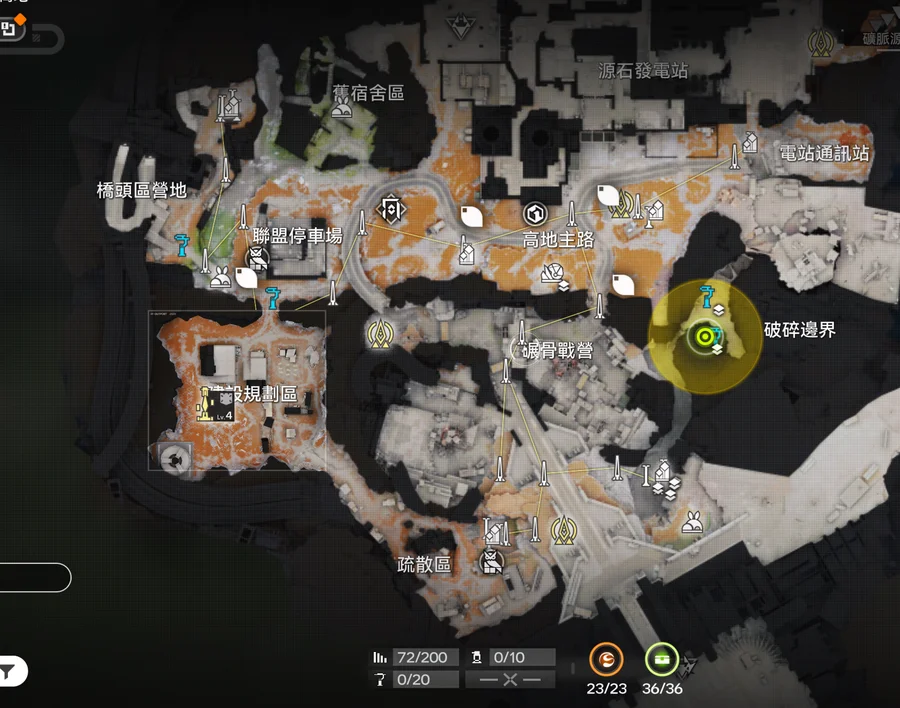Click the triangular emblem marker at top center
Image resolution: width=900 pixels, height=708 pixels.
(458, 24)
